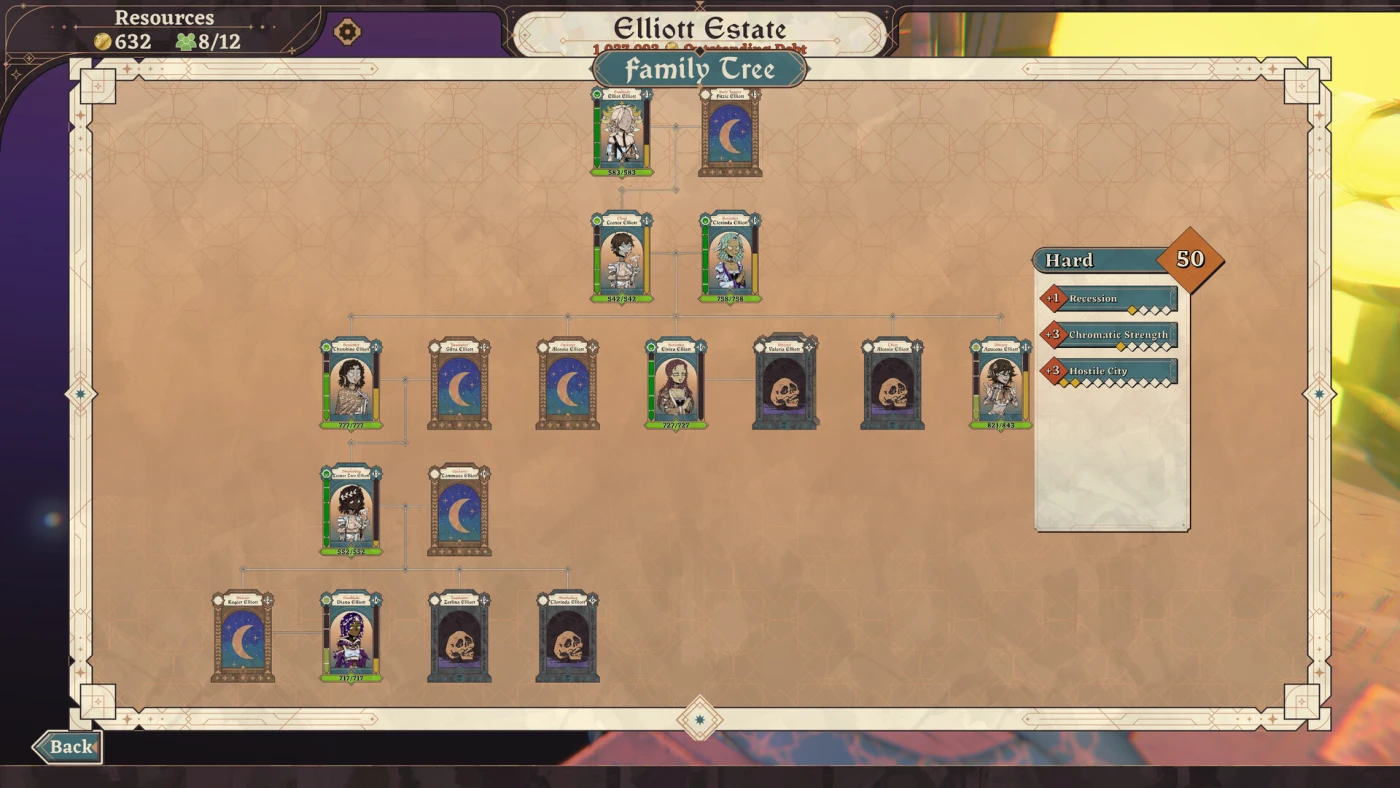Select the Zerlina Elliott skull card
1400x788 pixels.
[459, 637]
